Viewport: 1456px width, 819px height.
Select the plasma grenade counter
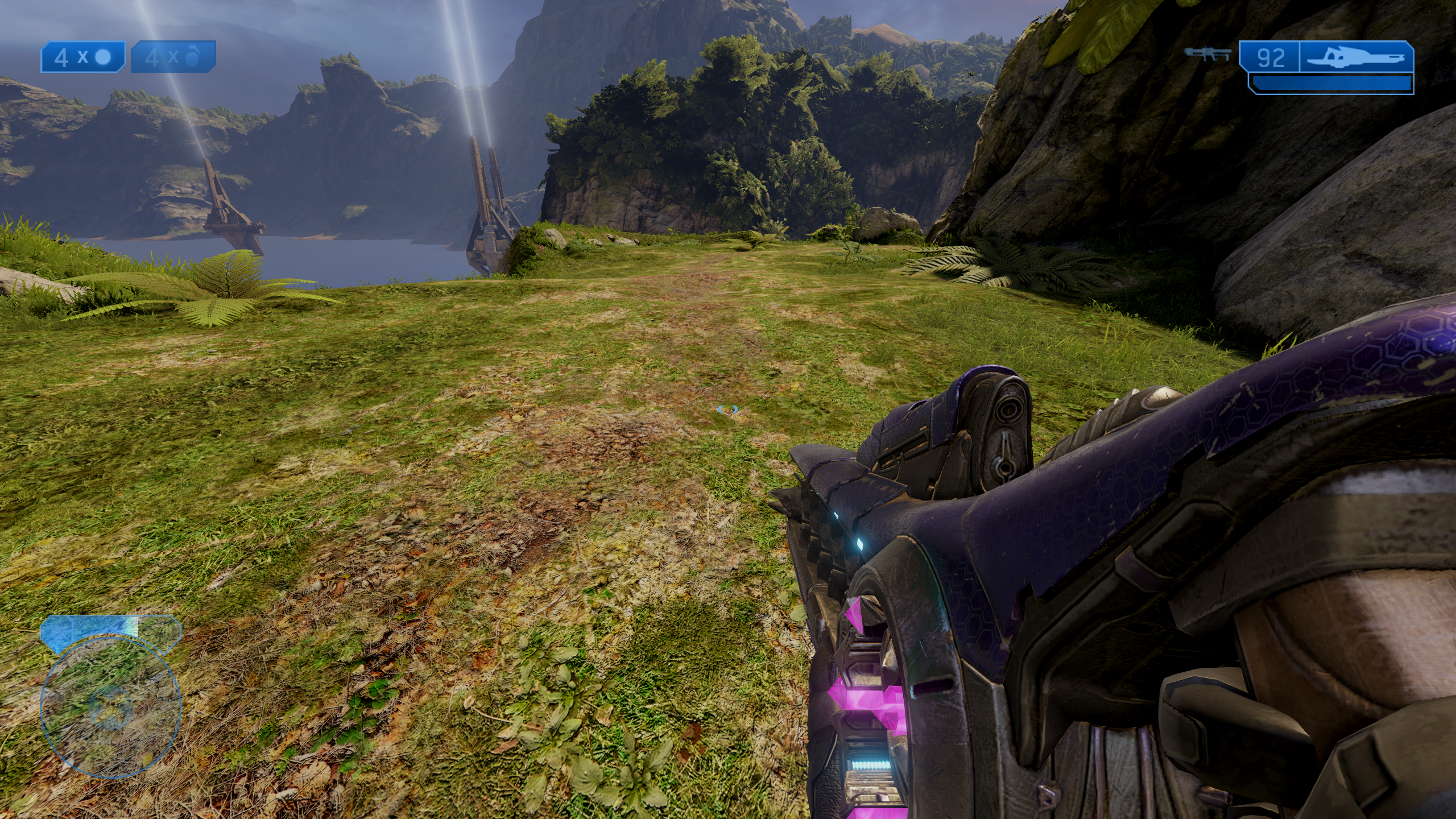pyautogui.click(x=82, y=57)
